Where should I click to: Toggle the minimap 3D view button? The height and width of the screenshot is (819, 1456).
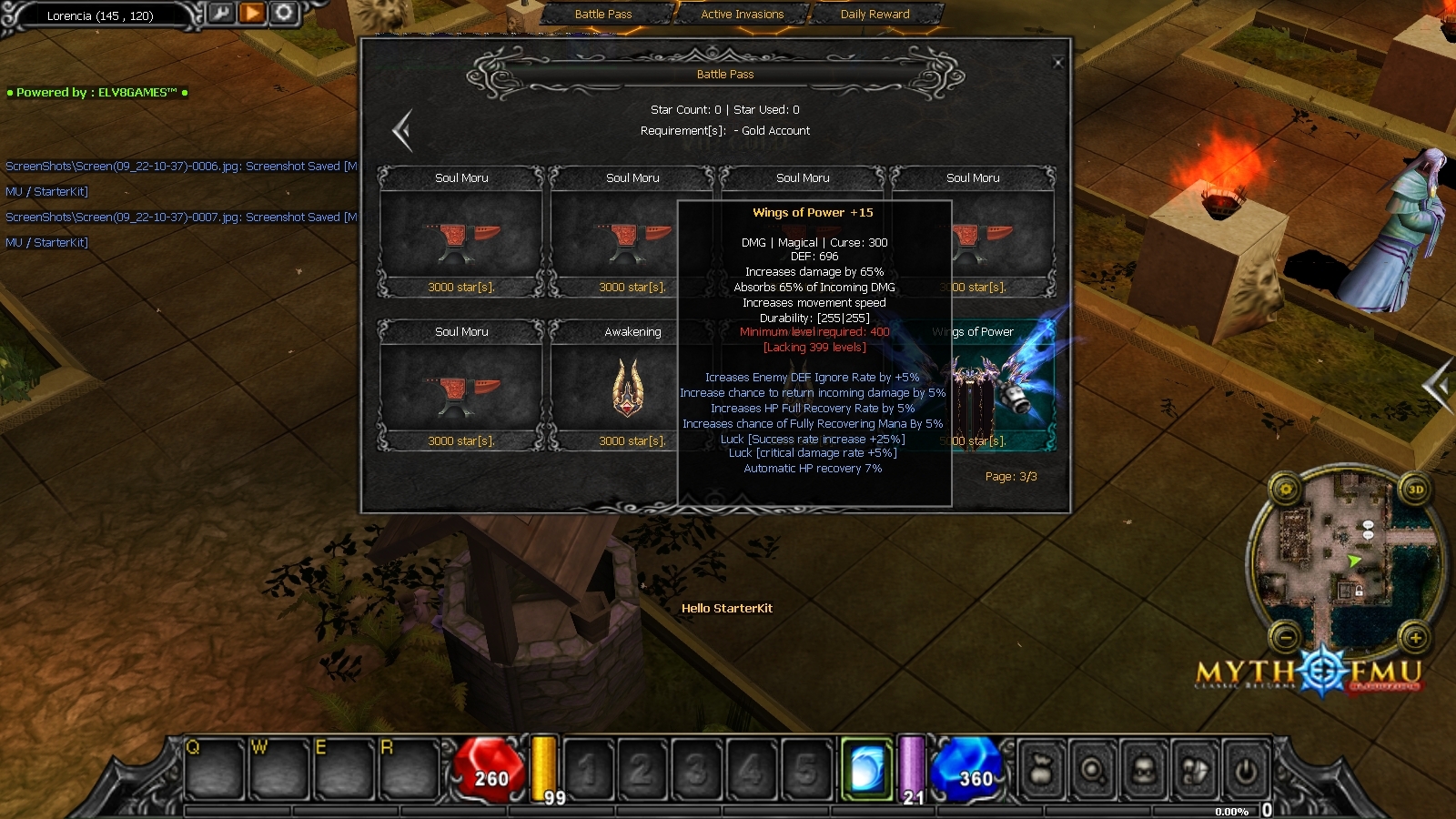tap(1416, 490)
